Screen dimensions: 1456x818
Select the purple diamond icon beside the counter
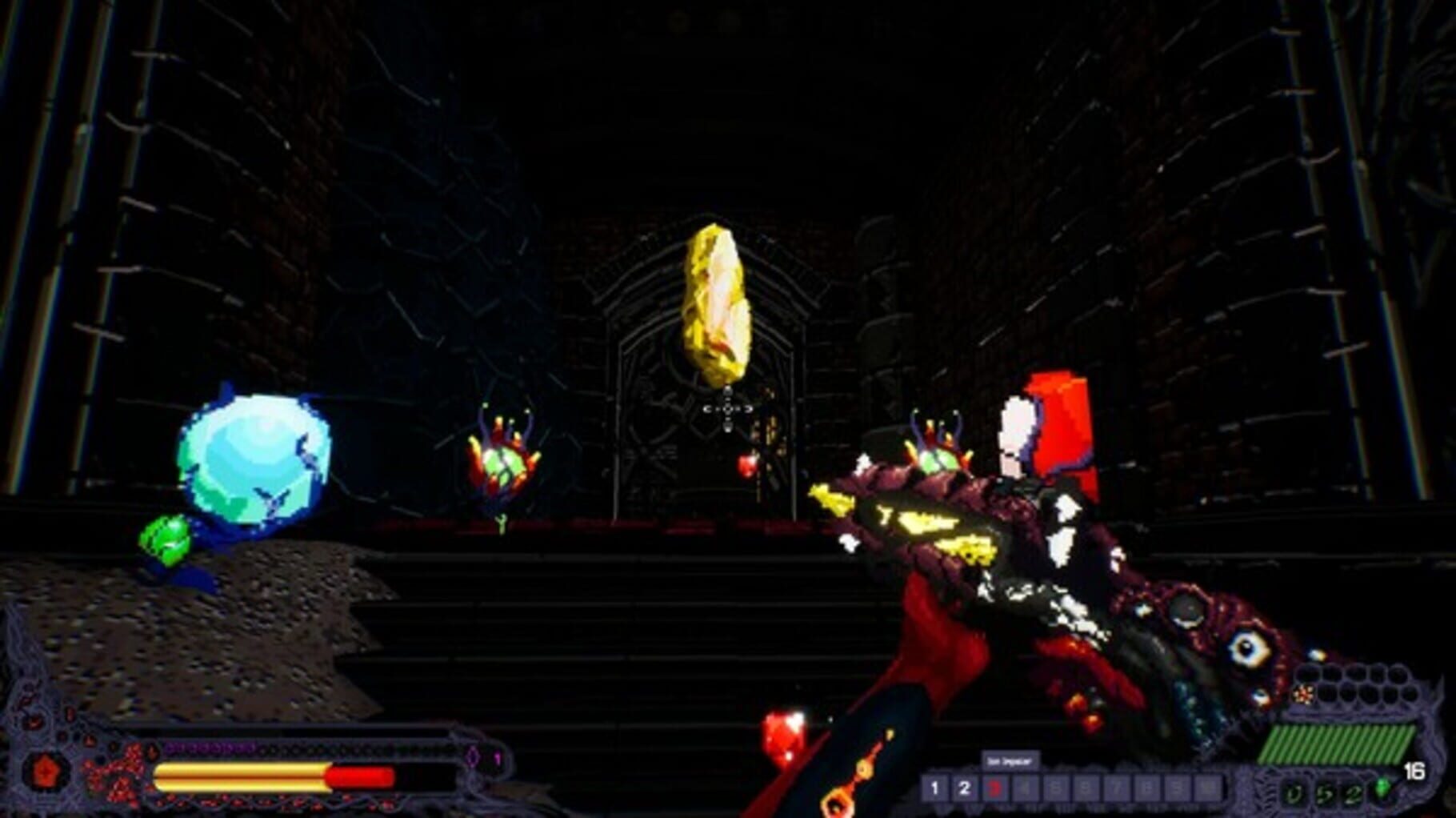472,756
